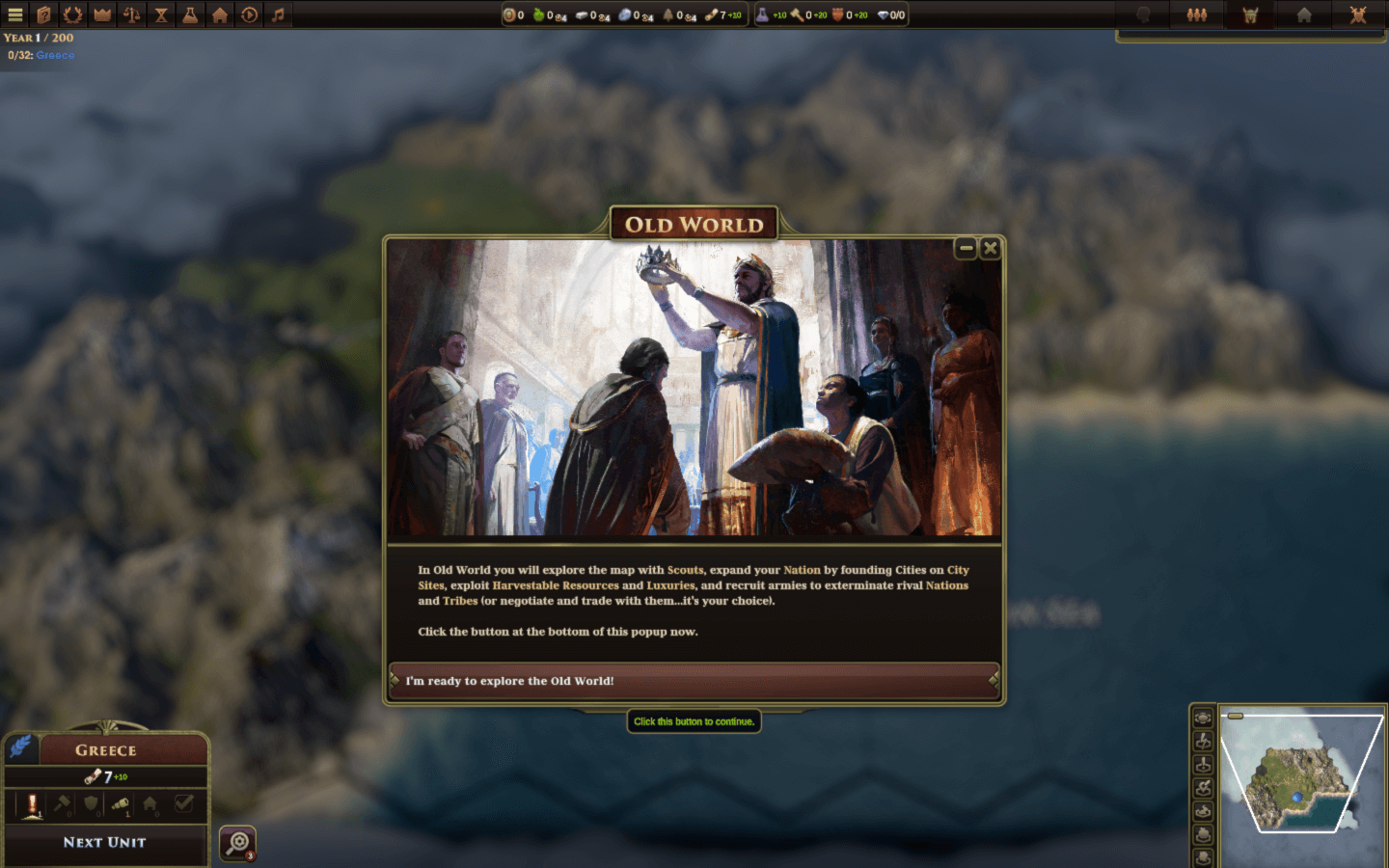1389x868 pixels.
Task: Open the laurel wreath screen
Action: click(72, 14)
